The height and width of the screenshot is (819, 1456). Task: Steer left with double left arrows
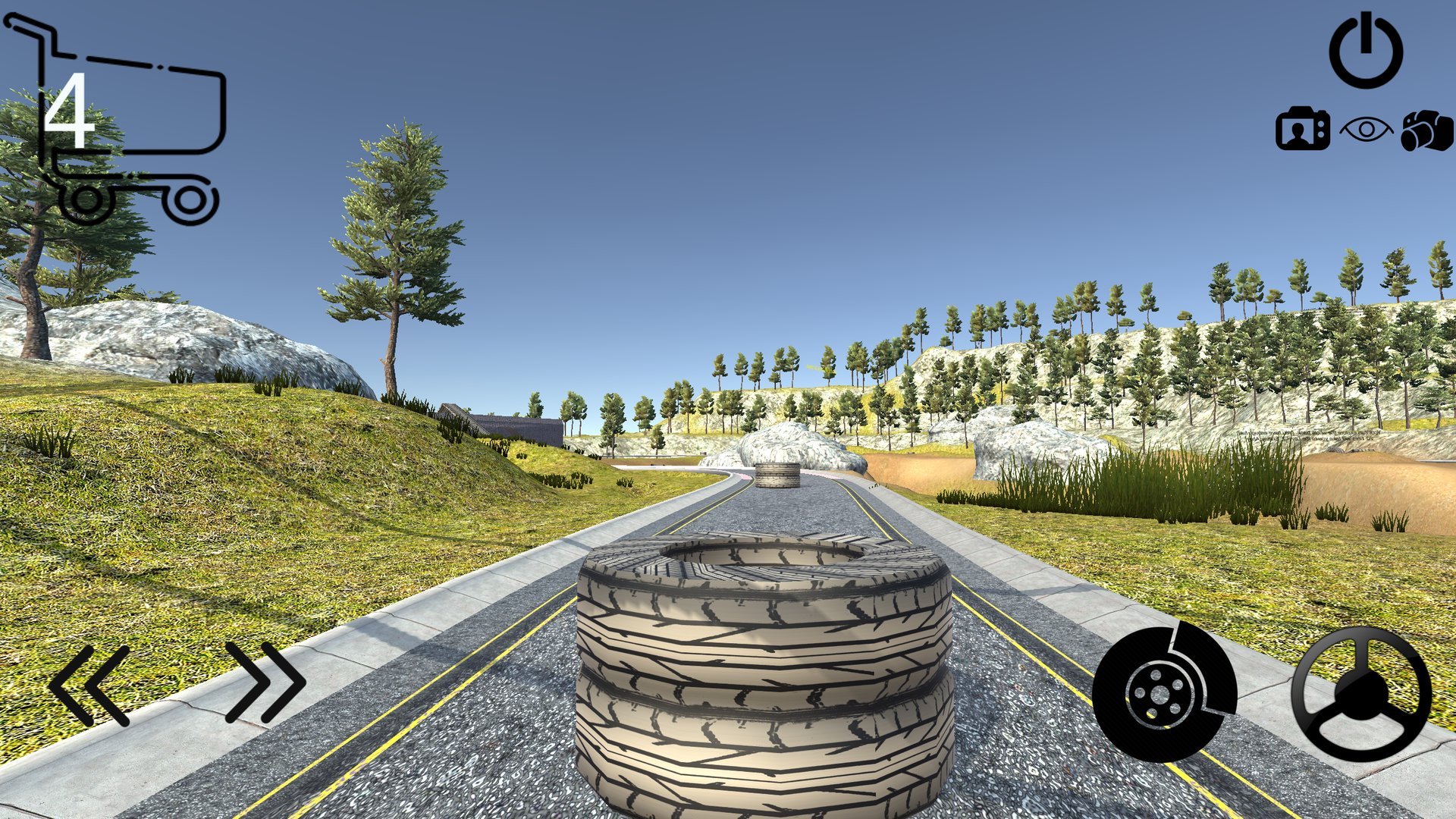coord(89,685)
